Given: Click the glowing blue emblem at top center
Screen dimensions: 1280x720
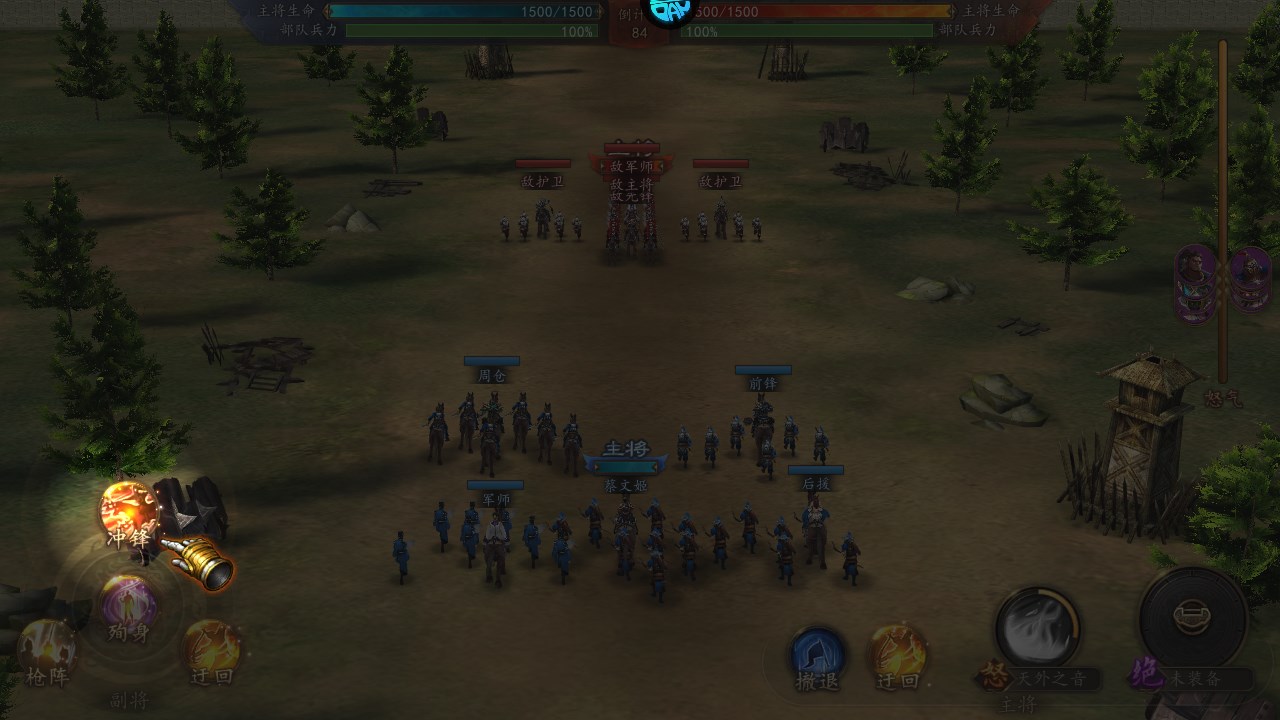Looking at the screenshot, I should pyautogui.click(x=667, y=12).
